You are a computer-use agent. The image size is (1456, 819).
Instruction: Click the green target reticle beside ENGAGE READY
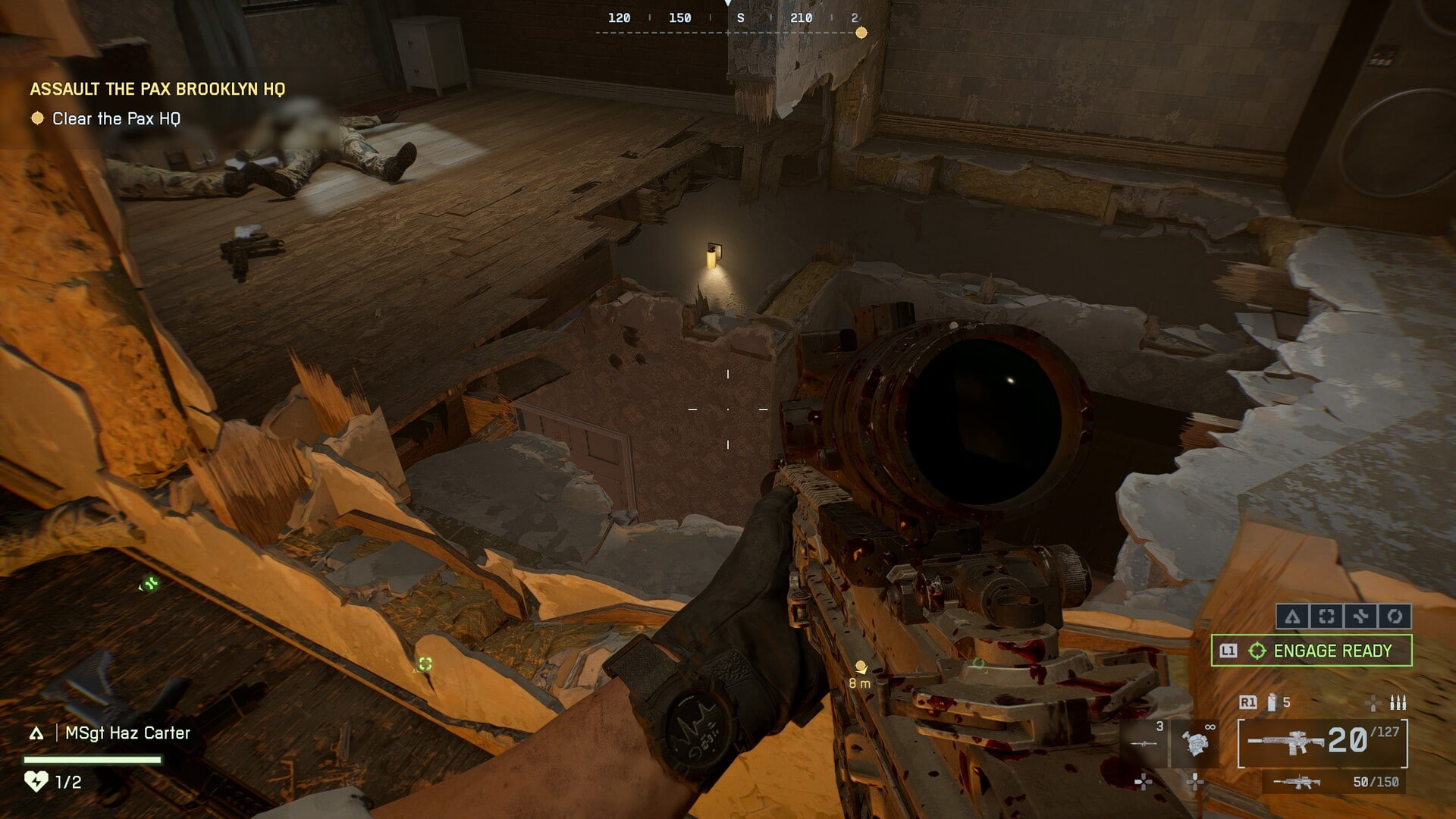pyautogui.click(x=1258, y=651)
